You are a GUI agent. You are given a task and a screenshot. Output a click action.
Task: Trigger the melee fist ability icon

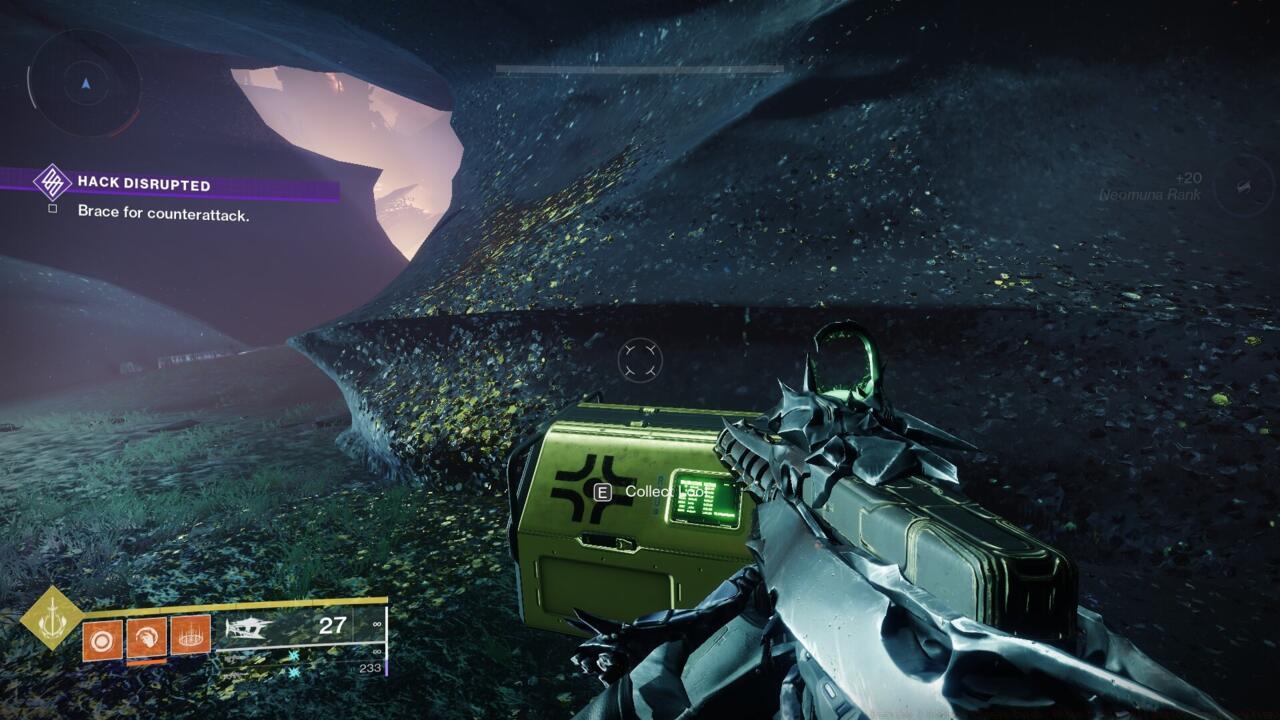click(146, 637)
